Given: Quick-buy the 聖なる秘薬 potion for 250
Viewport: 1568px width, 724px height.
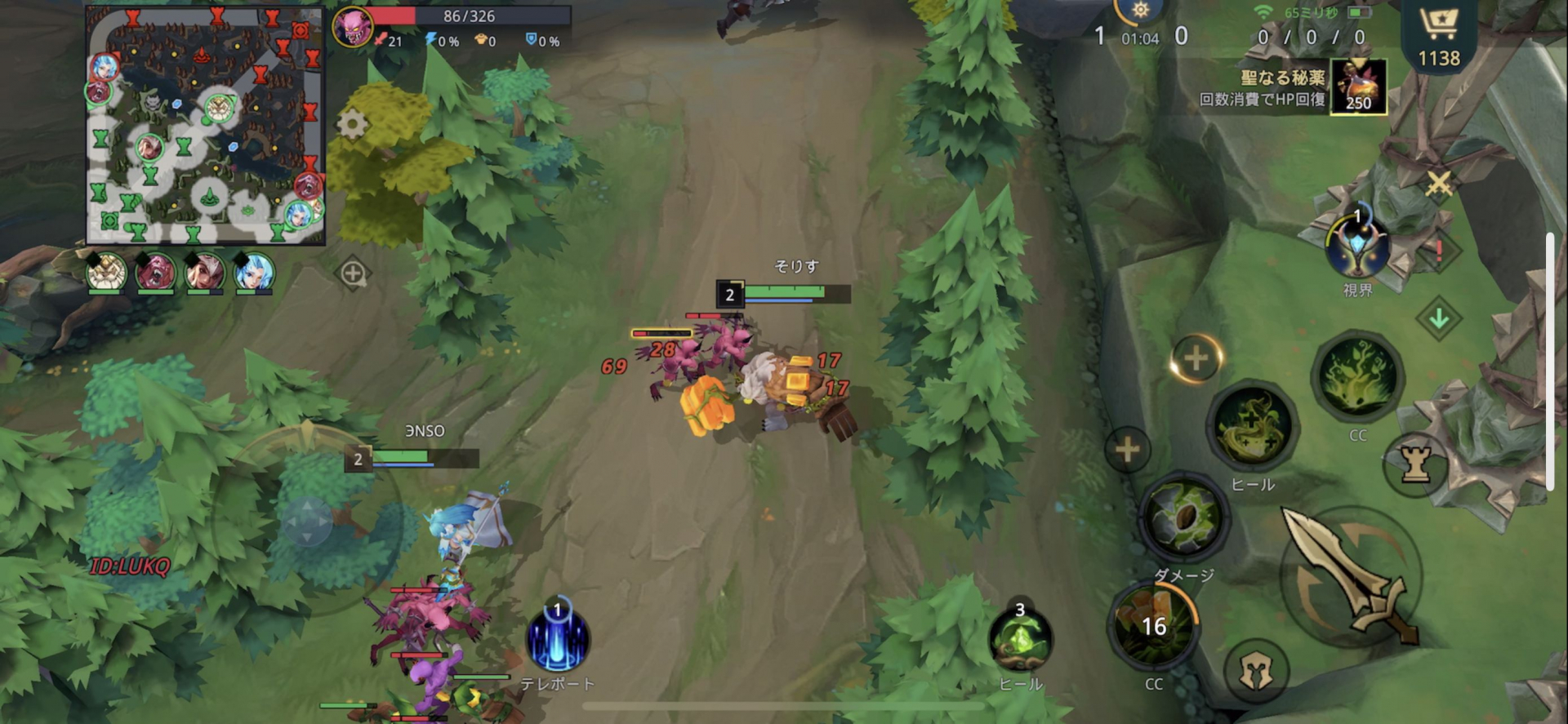Looking at the screenshot, I should [x=1357, y=90].
